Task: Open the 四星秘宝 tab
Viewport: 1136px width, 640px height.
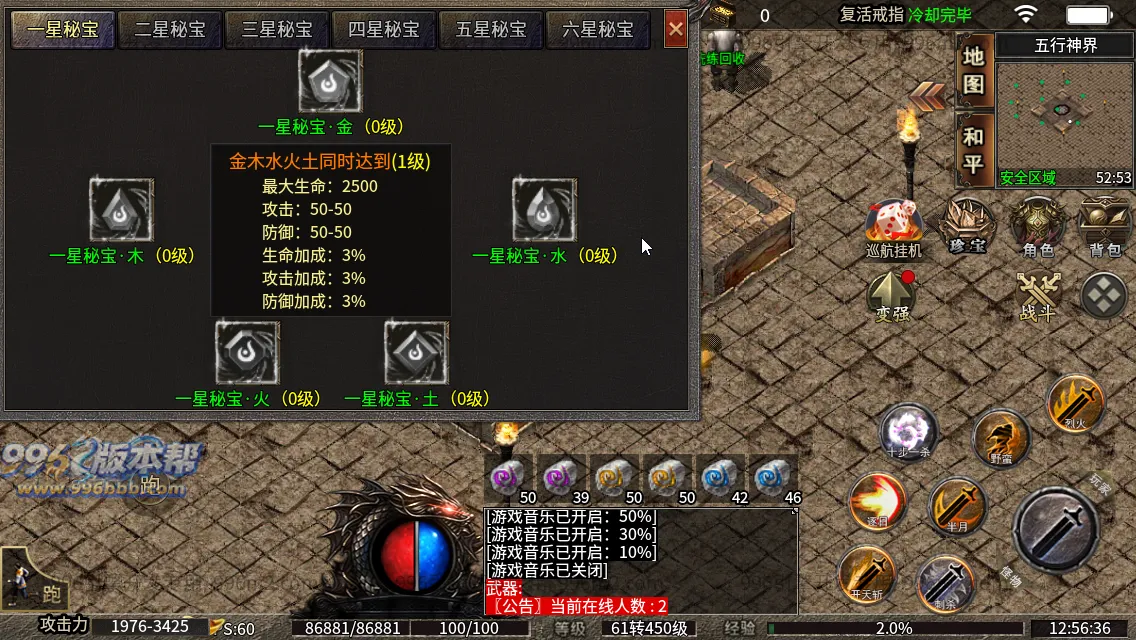Action: coord(384,30)
